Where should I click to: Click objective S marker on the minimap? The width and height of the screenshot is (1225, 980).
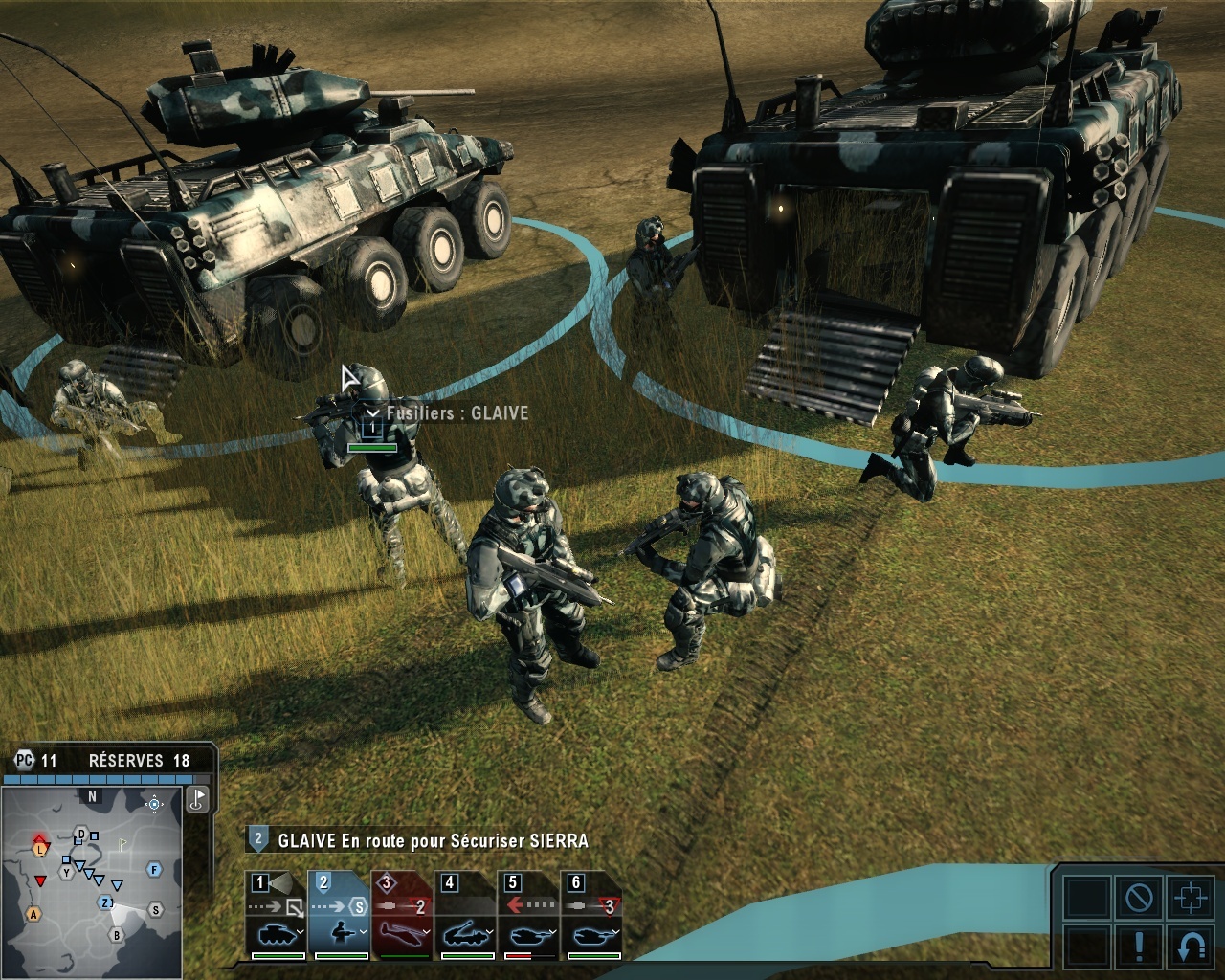pos(155,909)
